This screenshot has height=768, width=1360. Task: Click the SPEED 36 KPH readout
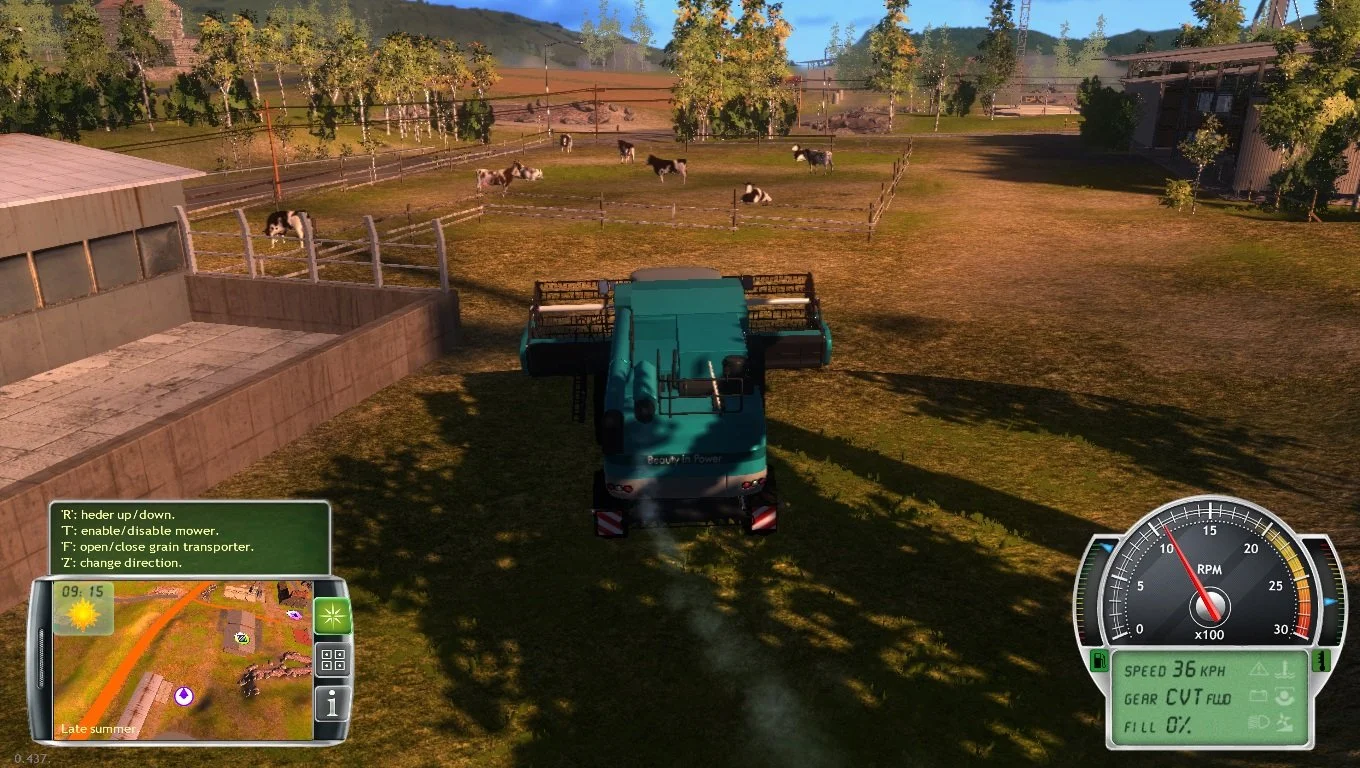[x=1175, y=668]
